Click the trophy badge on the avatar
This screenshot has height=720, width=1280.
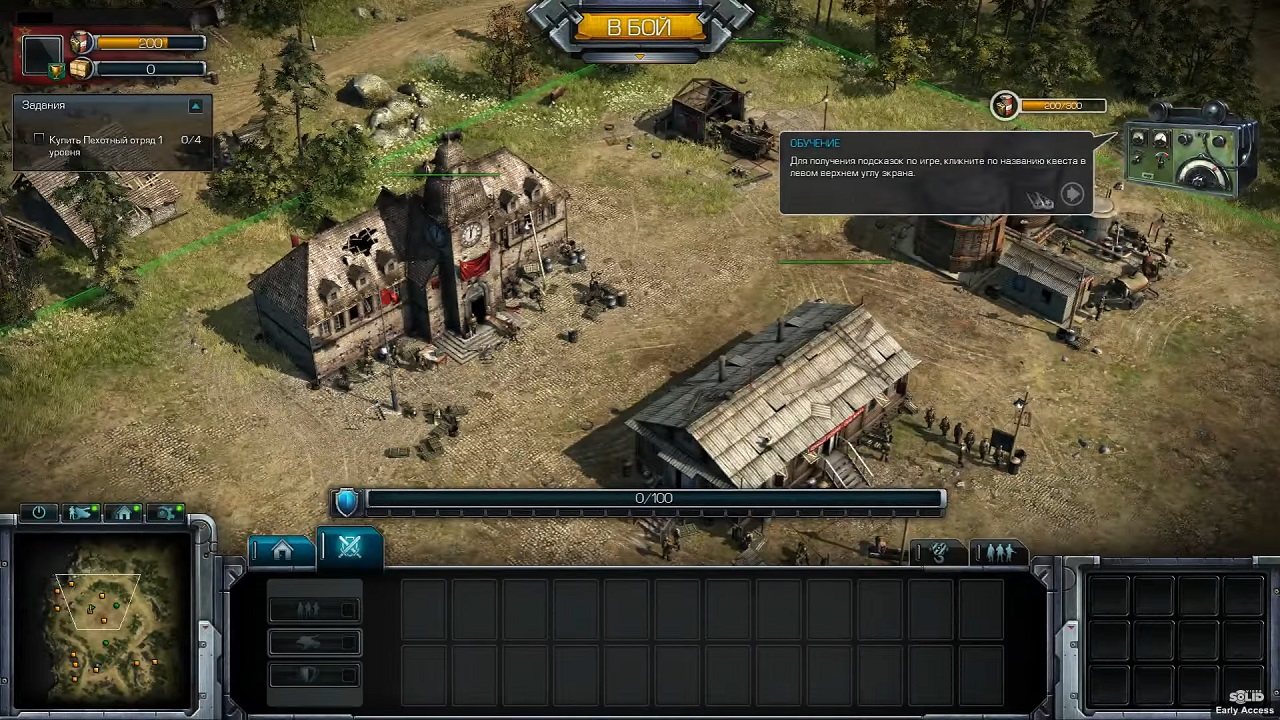click(57, 70)
